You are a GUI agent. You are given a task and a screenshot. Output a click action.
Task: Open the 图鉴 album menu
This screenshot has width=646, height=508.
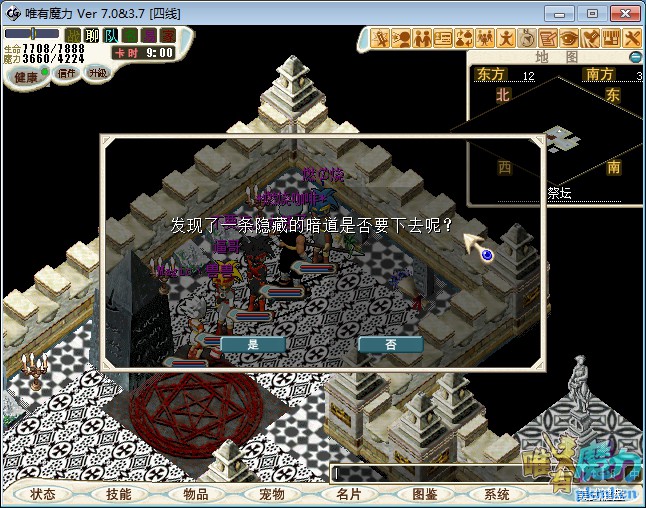click(x=424, y=494)
